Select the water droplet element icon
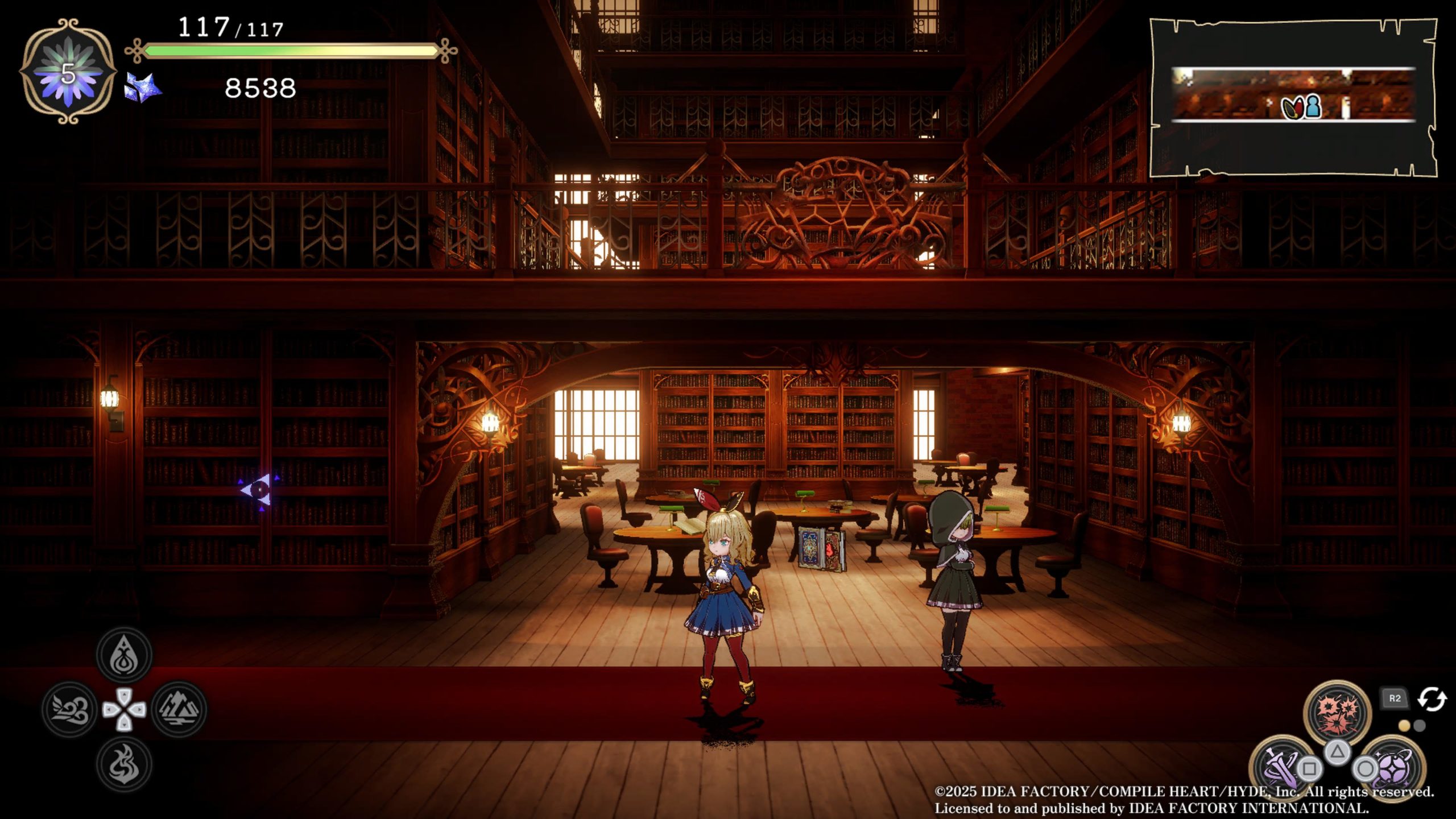1456x819 pixels. coord(124,655)
